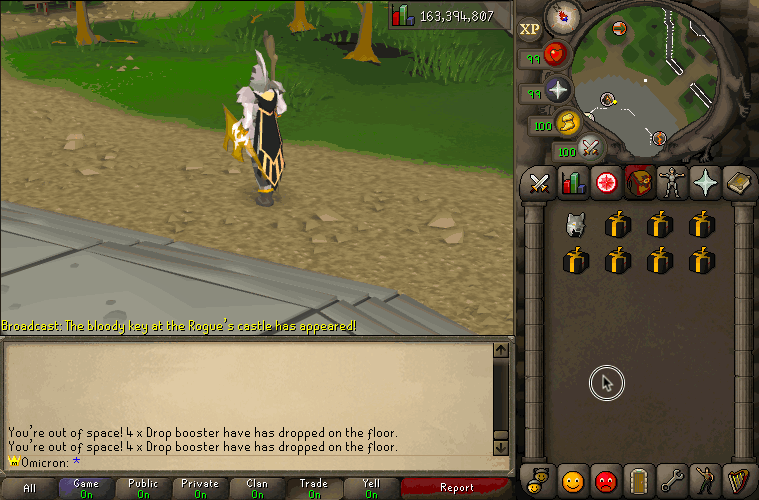Screen dimensions: 759x500
Task: Open the Prayer tab
Action: (x=706, y=183)
